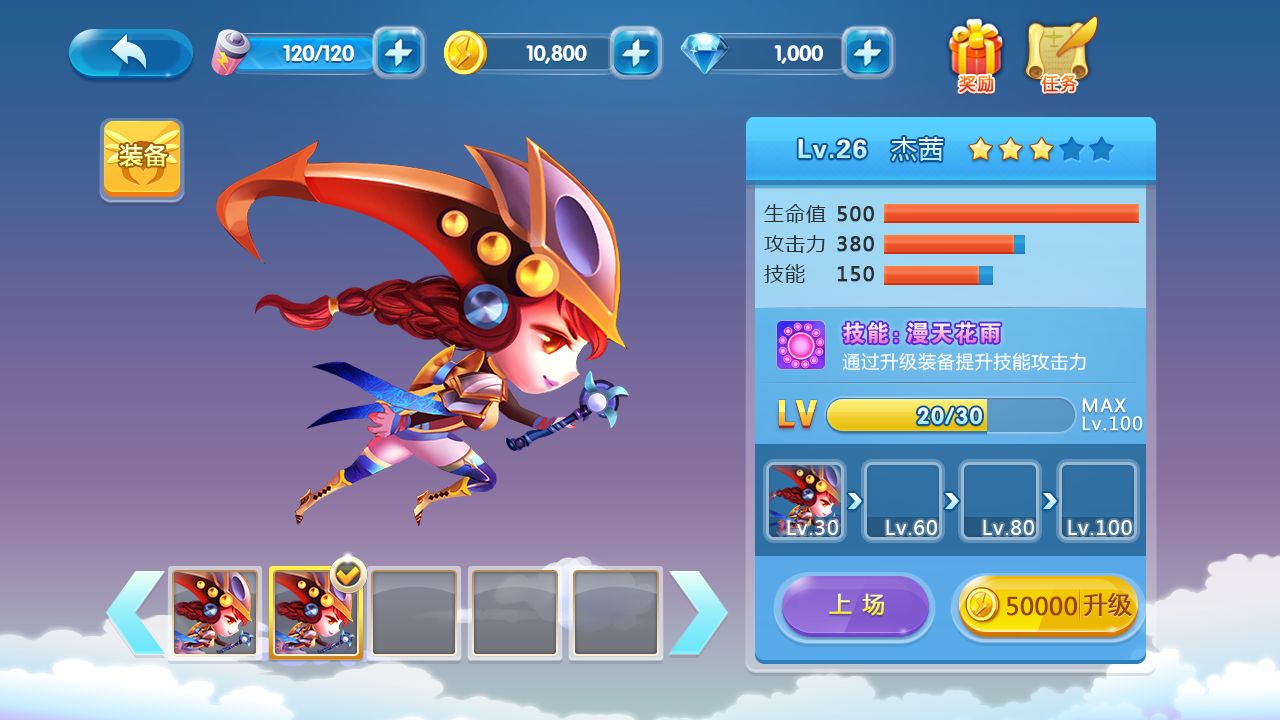The width and height of the screenshot is (1280, 720).
Task: Select the 漫天花雨 skill icon
Action: (801, 345)
